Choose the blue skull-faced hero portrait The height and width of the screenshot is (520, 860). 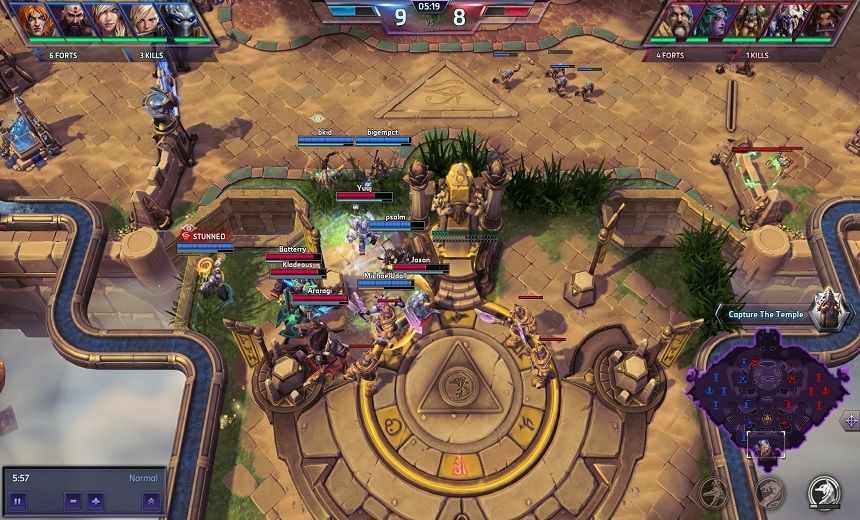click(183, 20)
